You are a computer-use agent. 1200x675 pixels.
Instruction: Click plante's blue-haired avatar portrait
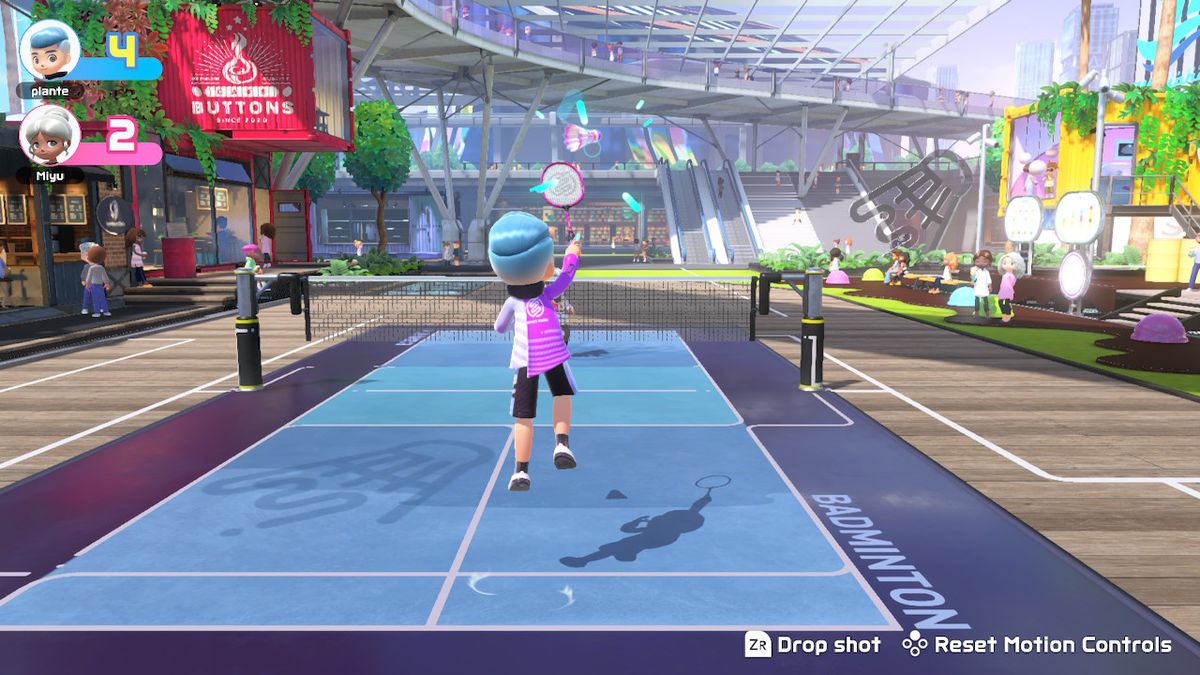tap(50, 50)
